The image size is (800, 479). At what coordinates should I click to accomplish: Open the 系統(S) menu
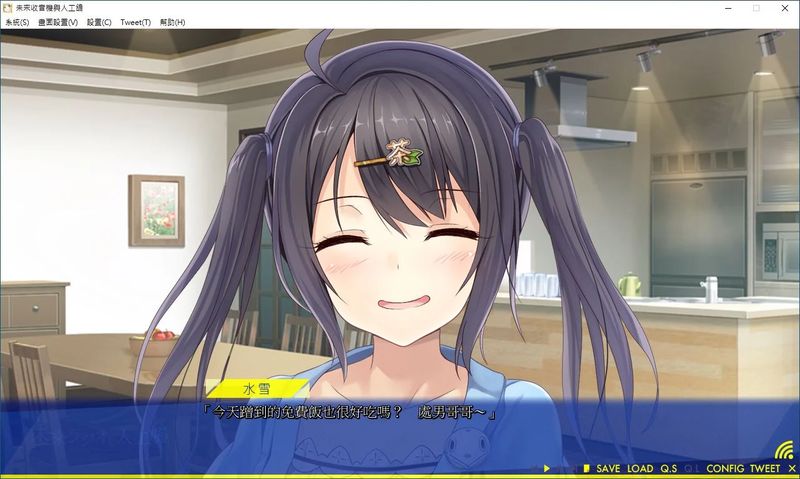(17, 22)
